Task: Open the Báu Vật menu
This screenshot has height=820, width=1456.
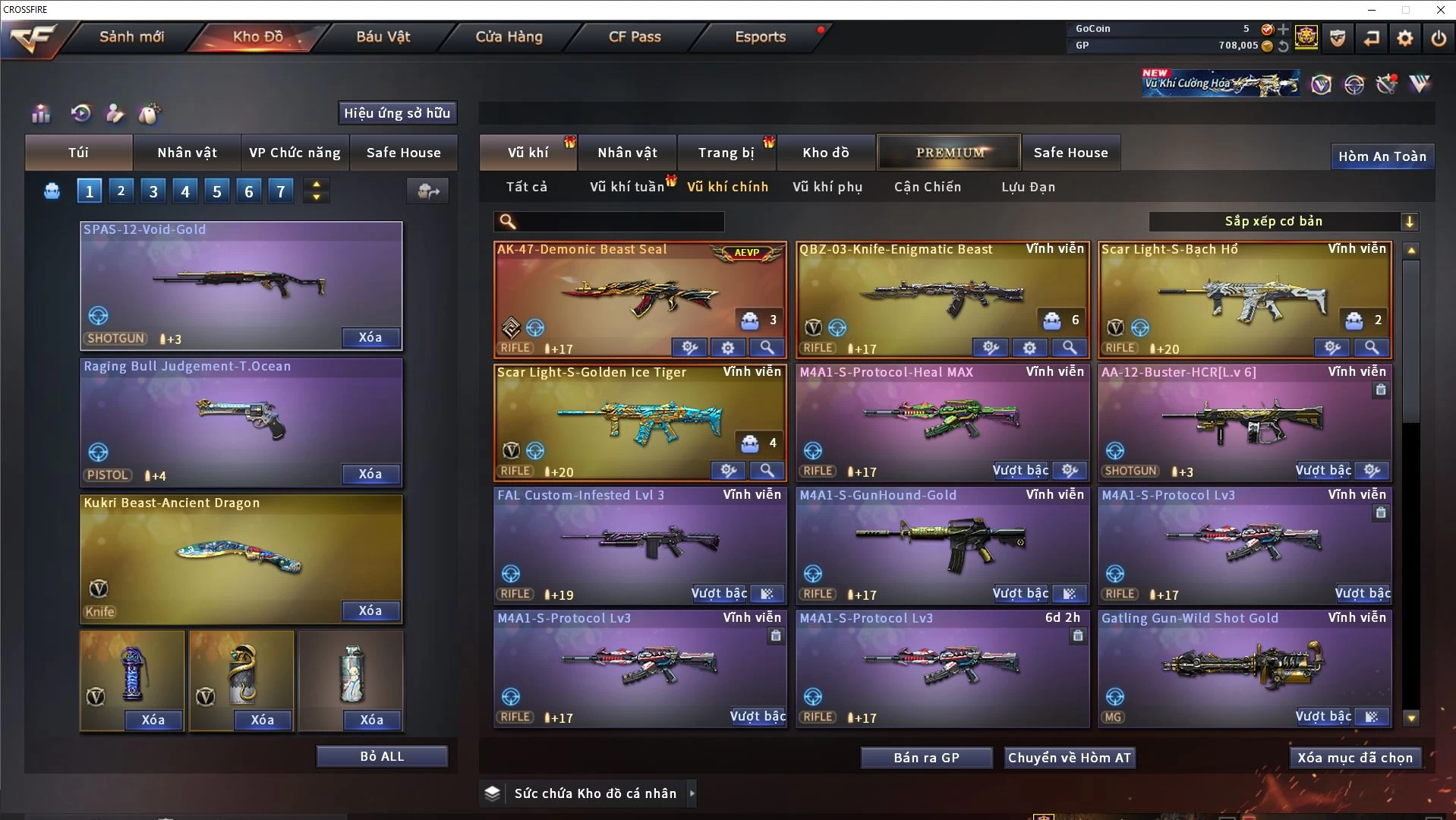Action: coord(383,36)
